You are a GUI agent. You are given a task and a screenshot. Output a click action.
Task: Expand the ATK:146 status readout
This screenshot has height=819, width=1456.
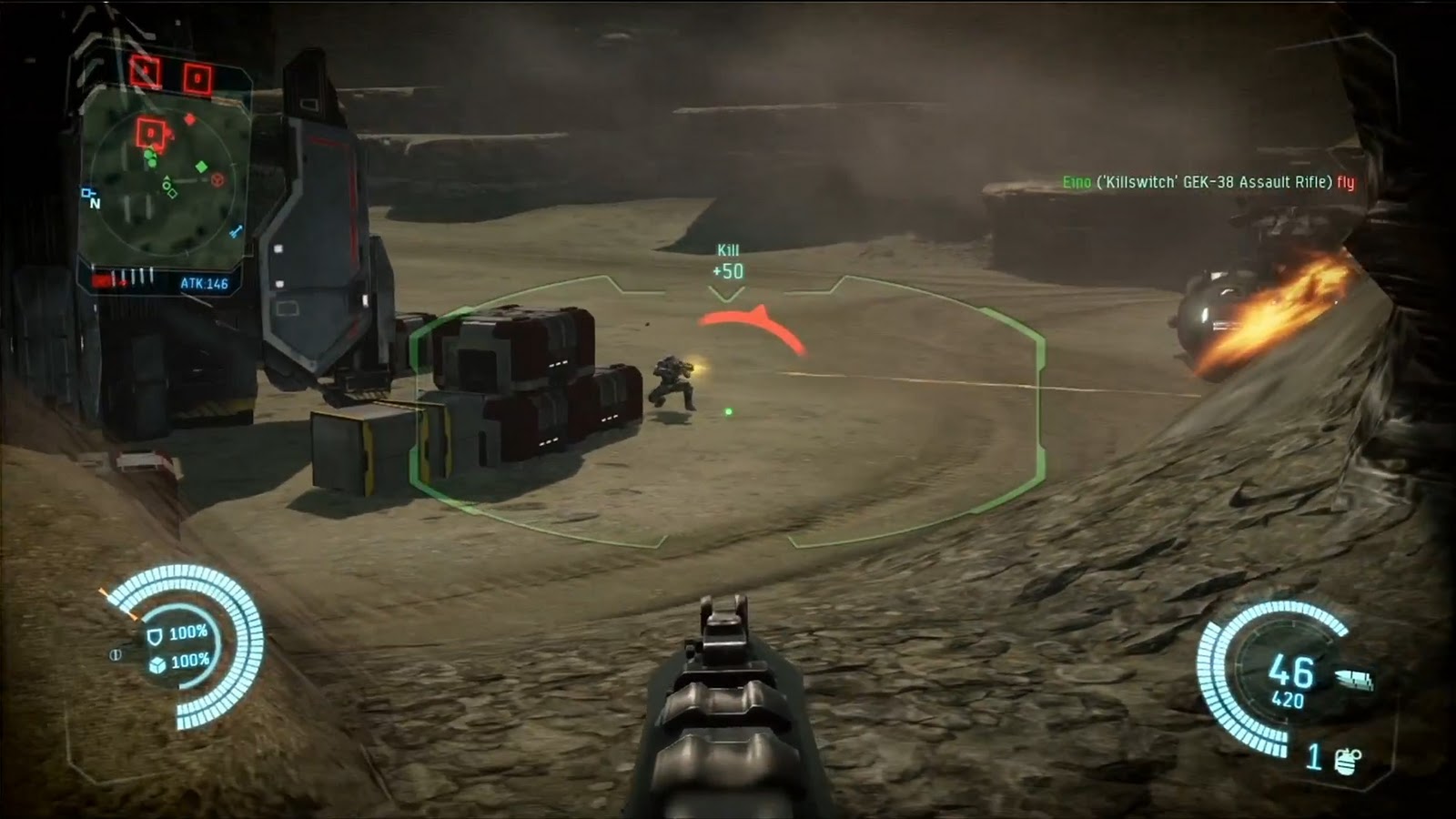pos(207,281)
